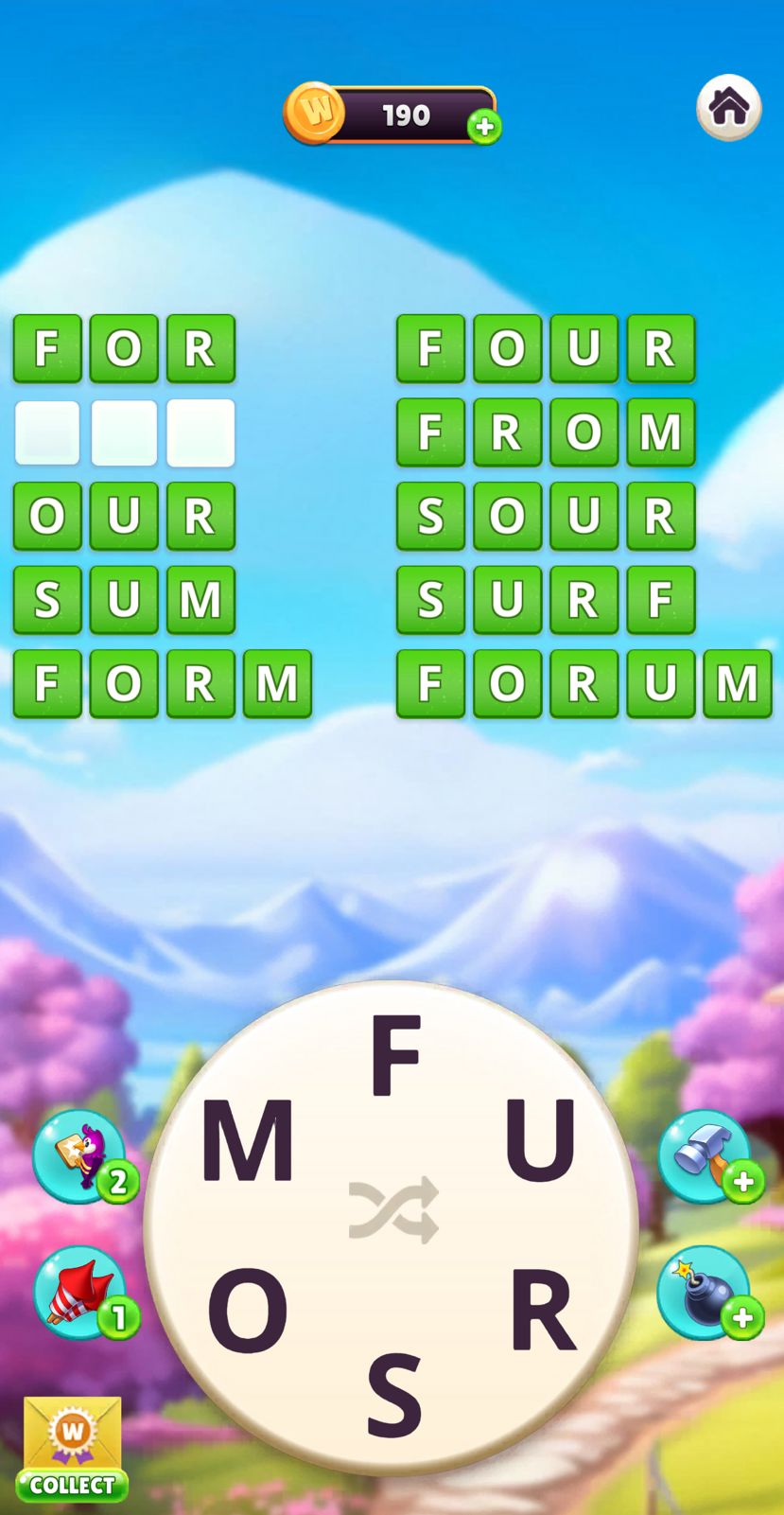This screenshot has height=1515, width=784.
Task: Shuffle the letter wheel
Action: (x=393, y=1210)
